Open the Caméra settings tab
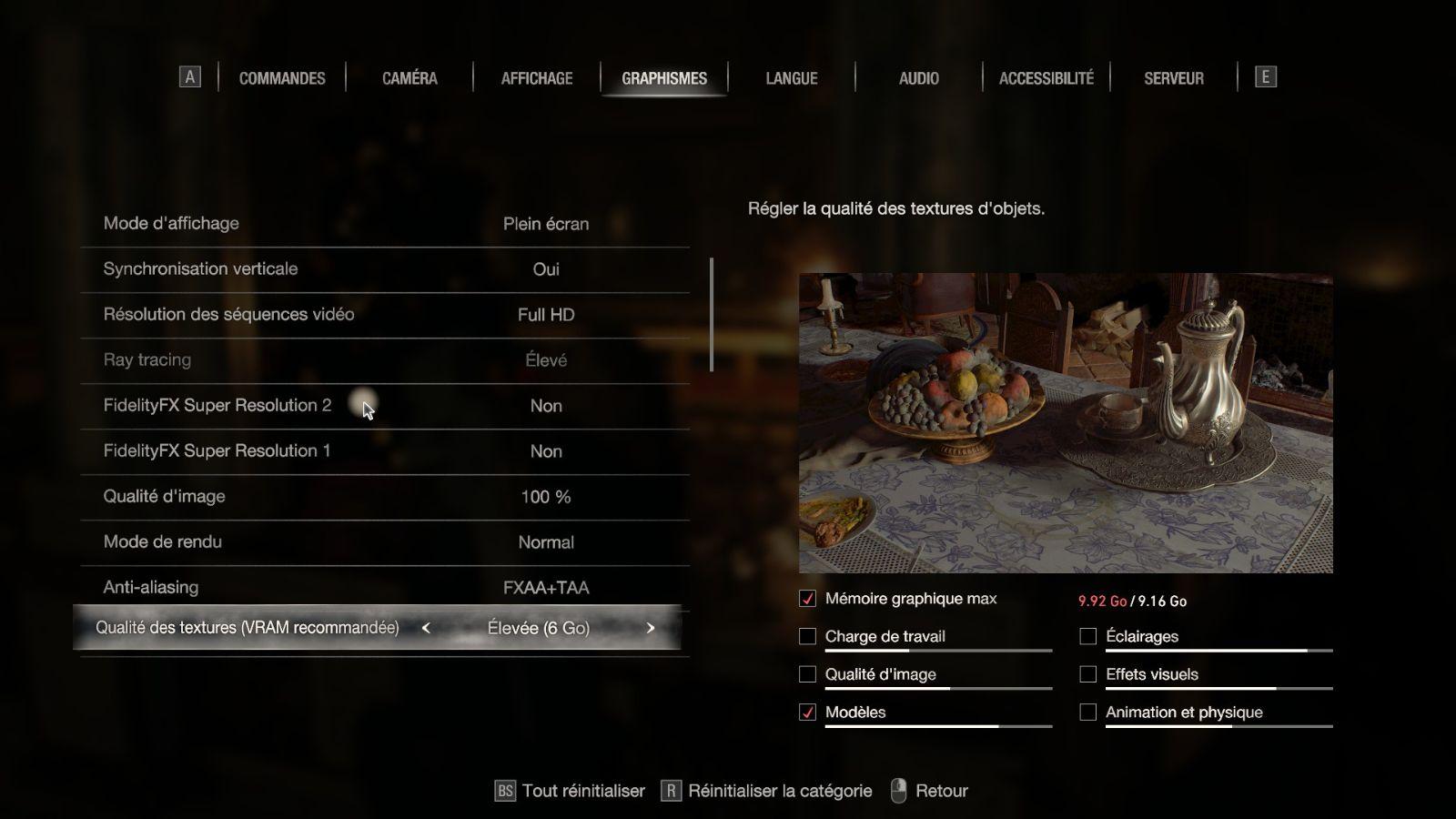 tap(409, 78)
